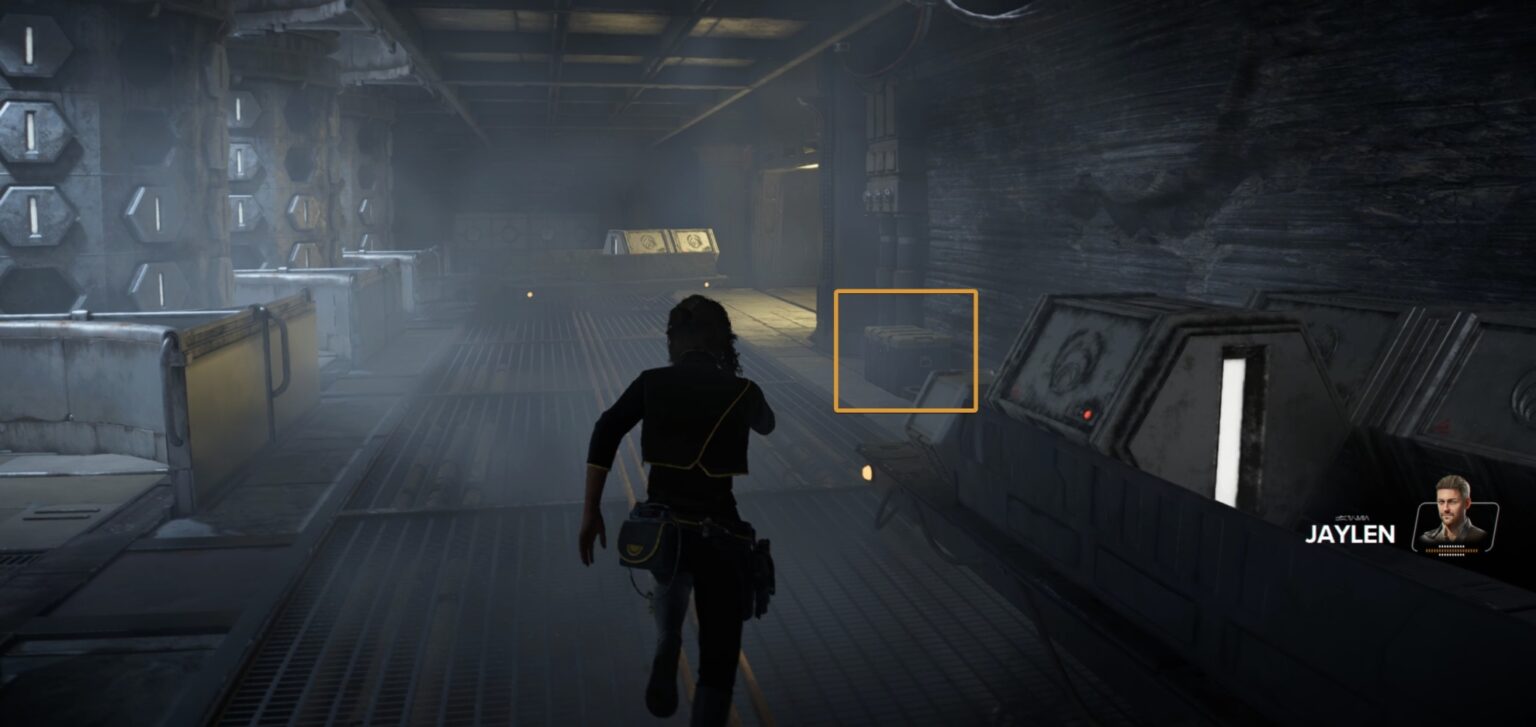Viewport: 1536px width, 727px height.
Task: Click the orange objective marker box
Action: tap(905, 350)
